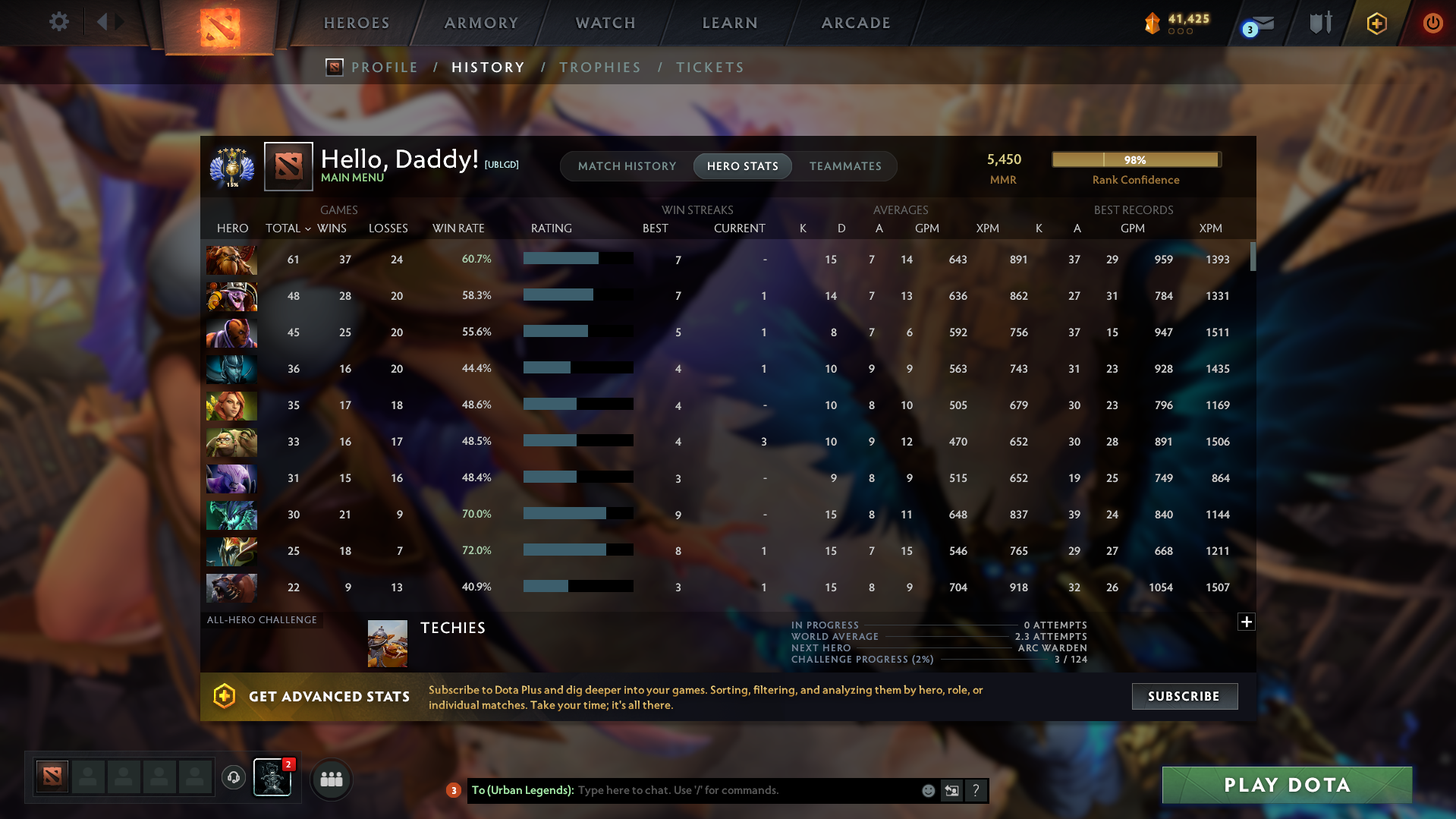Click the red power button icon
Screen dimensions: 1456x819
click(1432, 23)
